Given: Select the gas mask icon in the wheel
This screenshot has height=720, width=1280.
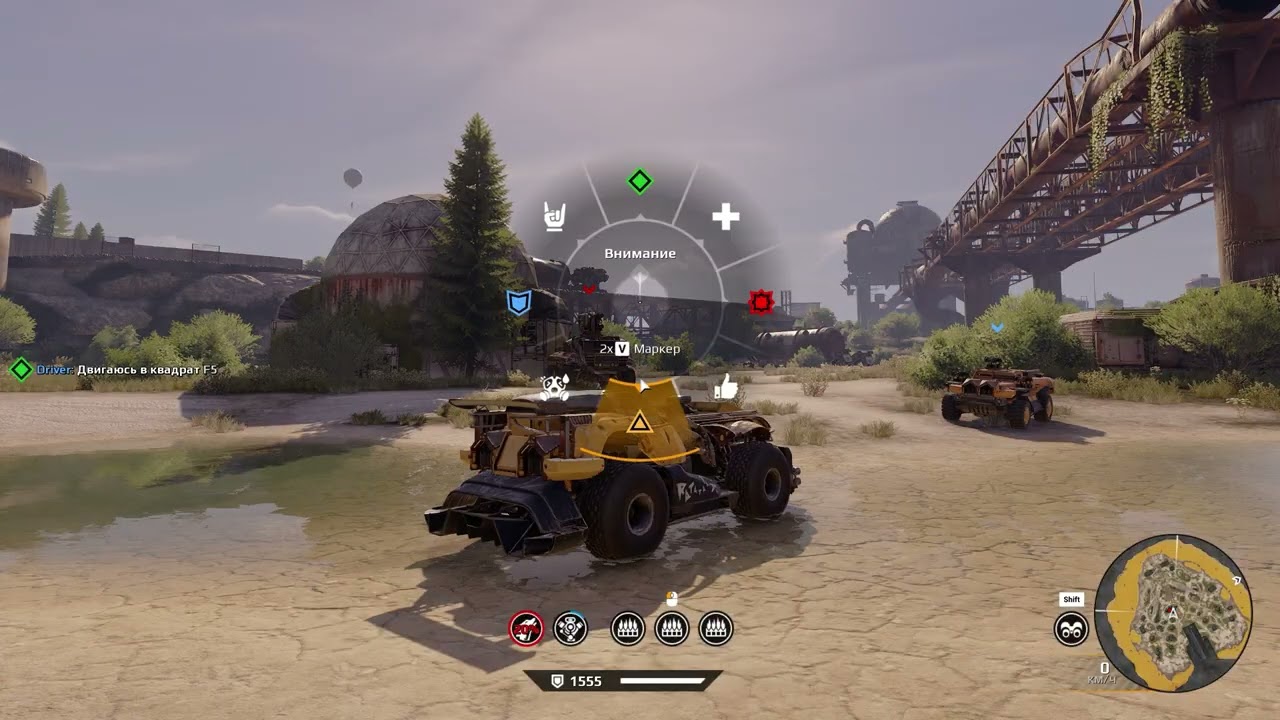Looking at the screenshot, I should [554, 387].
